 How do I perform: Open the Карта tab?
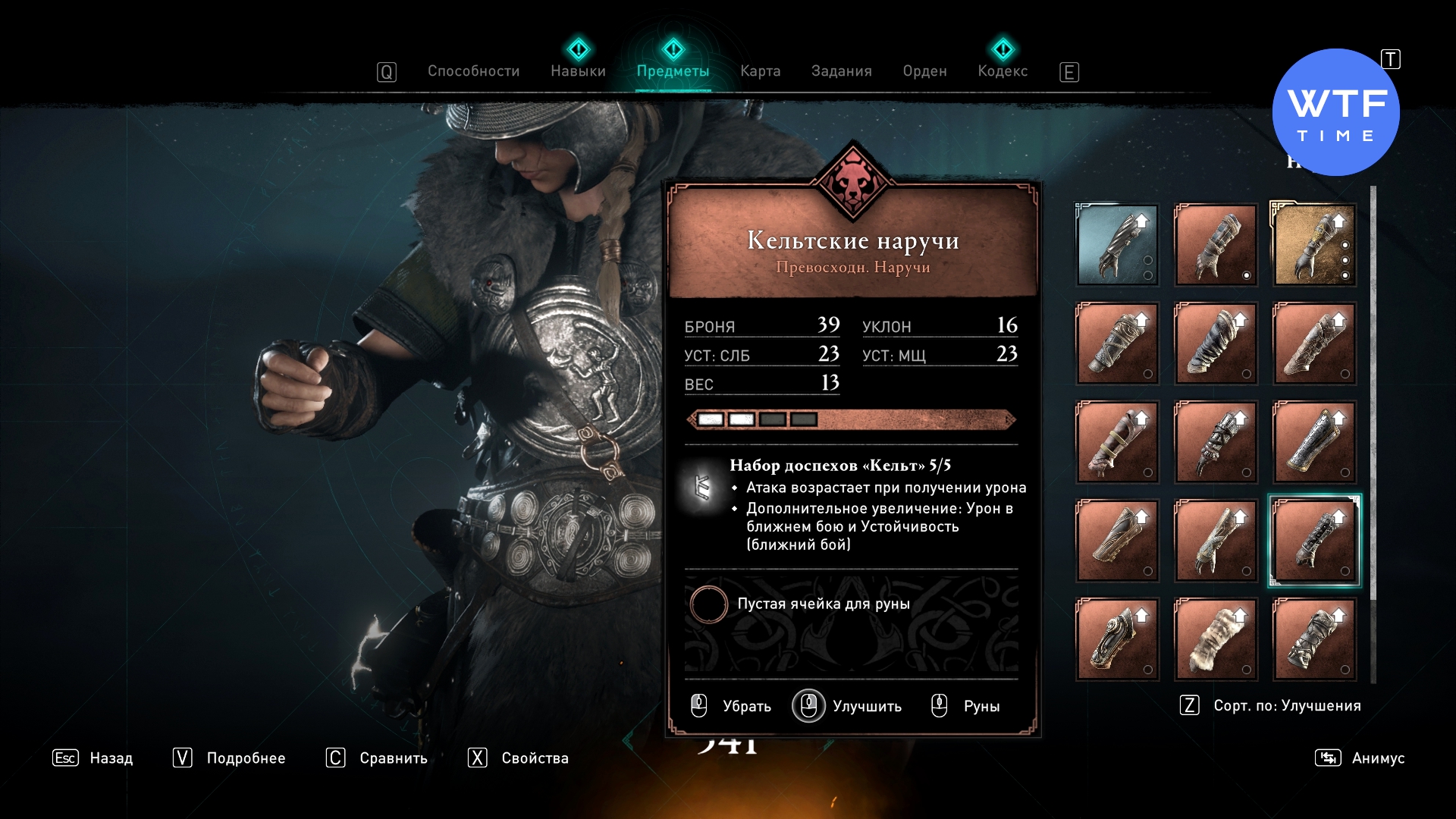(x=760, y=71)
